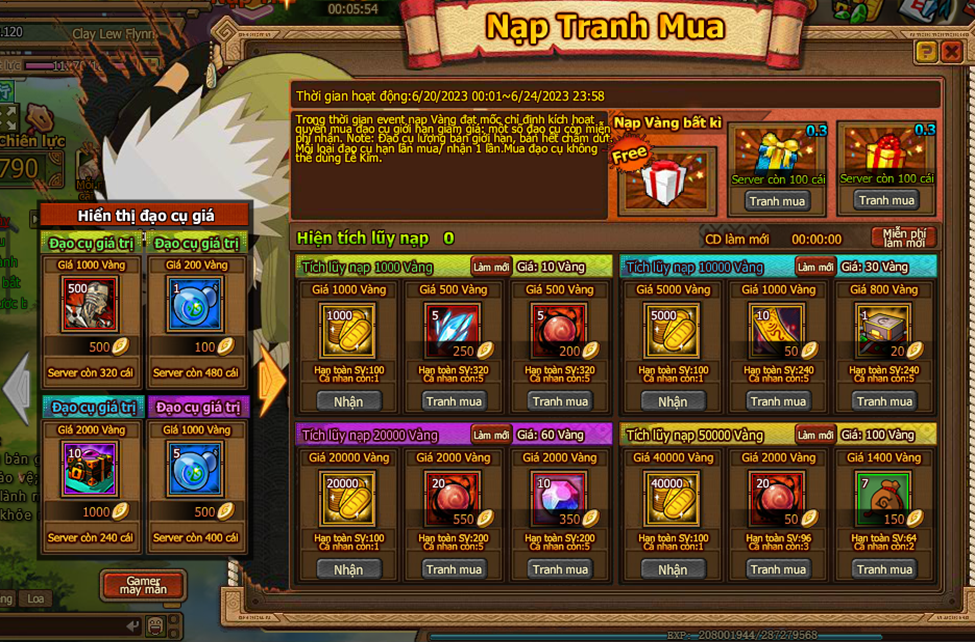This screenshot has width=975, height=642.
Task: Click Làm mới for the 10000 Vàng tier
Action: (x=815, y=267)
